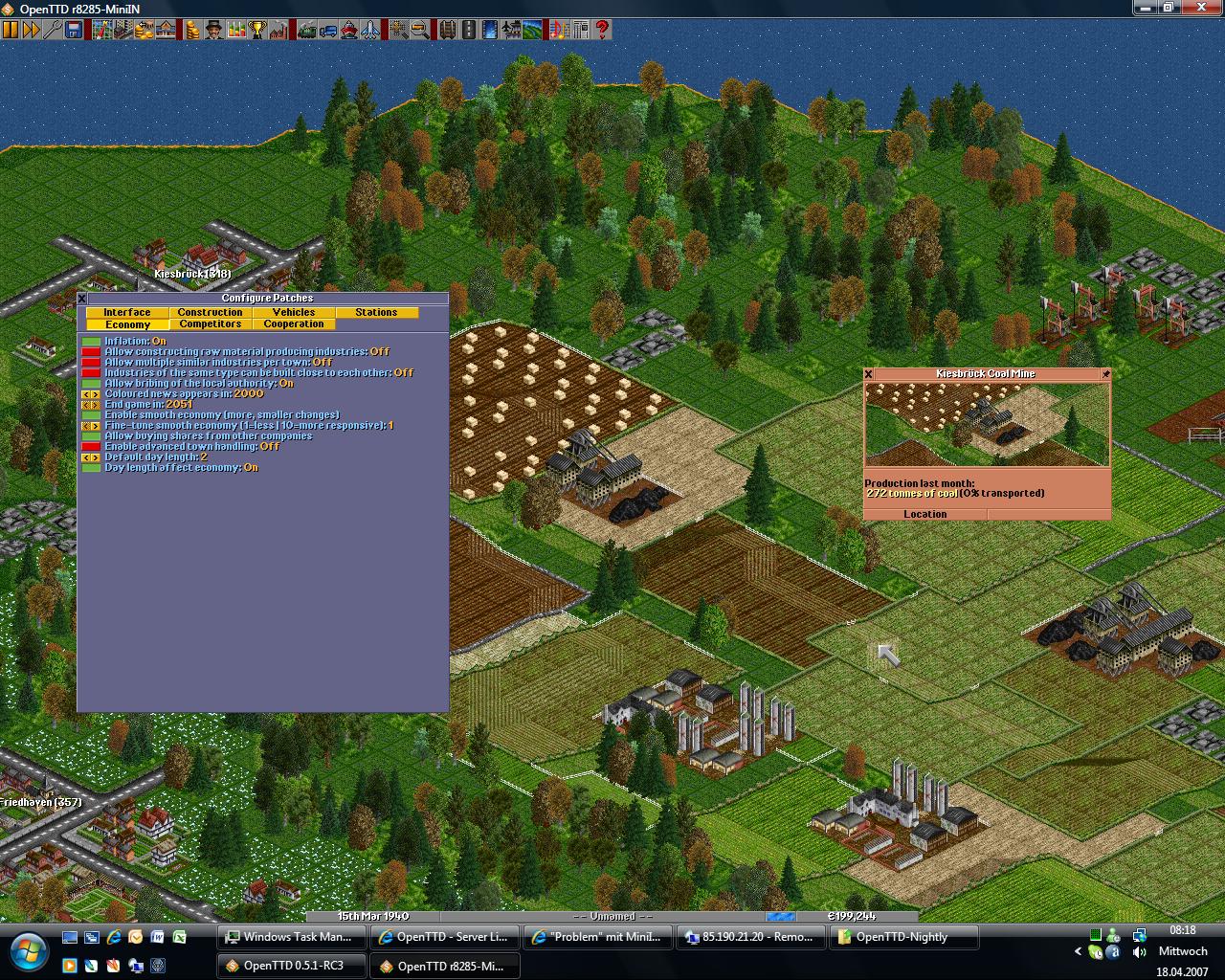Pause the game from the toolbar
Image resolution: width=1225 pixels, height=980 pixels.
coord(11,30)
